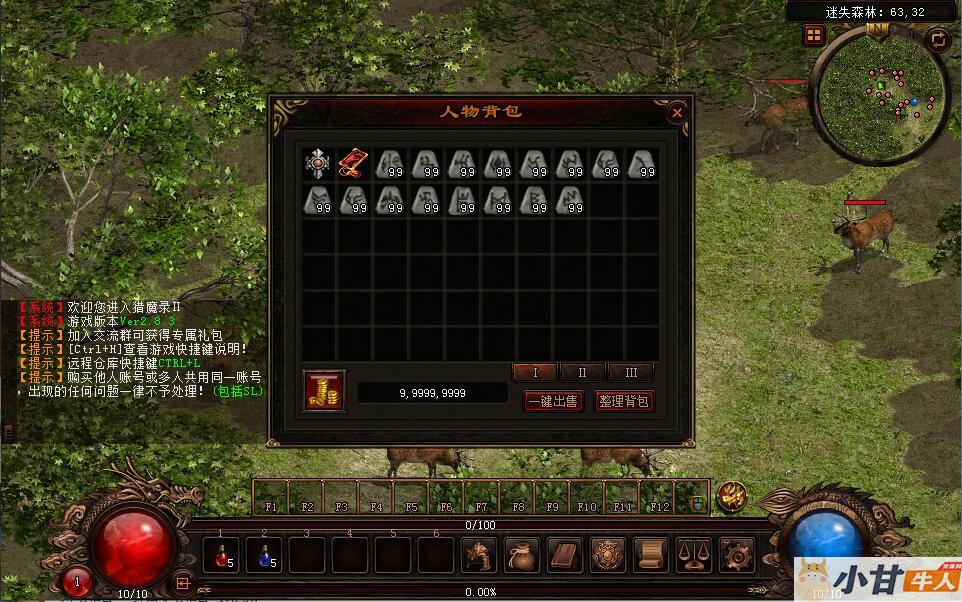Image resolution: width=962 pixels, height=602 pixels.
Task: Use the blue mana potion in slot 2
Action: (x=263, y=555)
